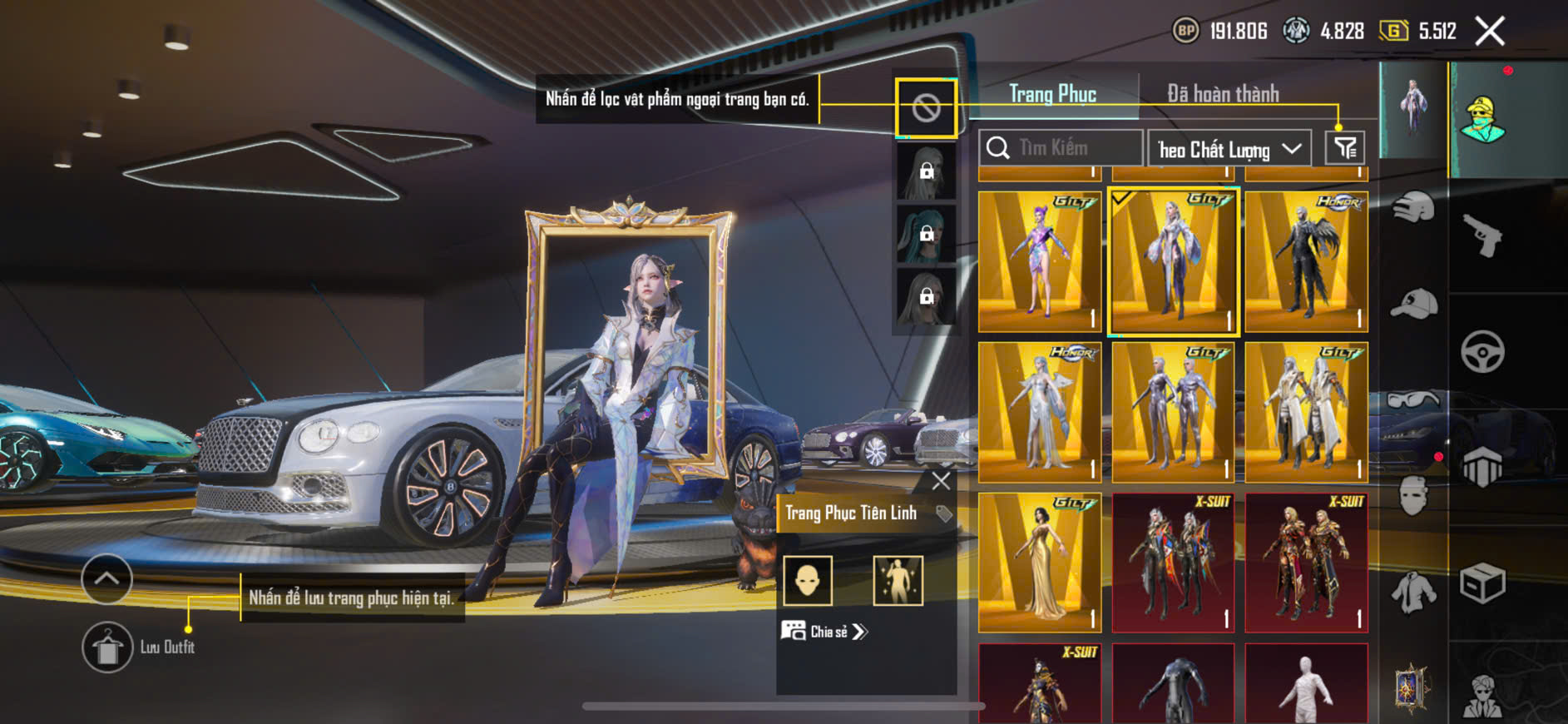Select the gold evening gown outfit
The width and height of the screenshot is (1568, 724).
click(1039, 563)
